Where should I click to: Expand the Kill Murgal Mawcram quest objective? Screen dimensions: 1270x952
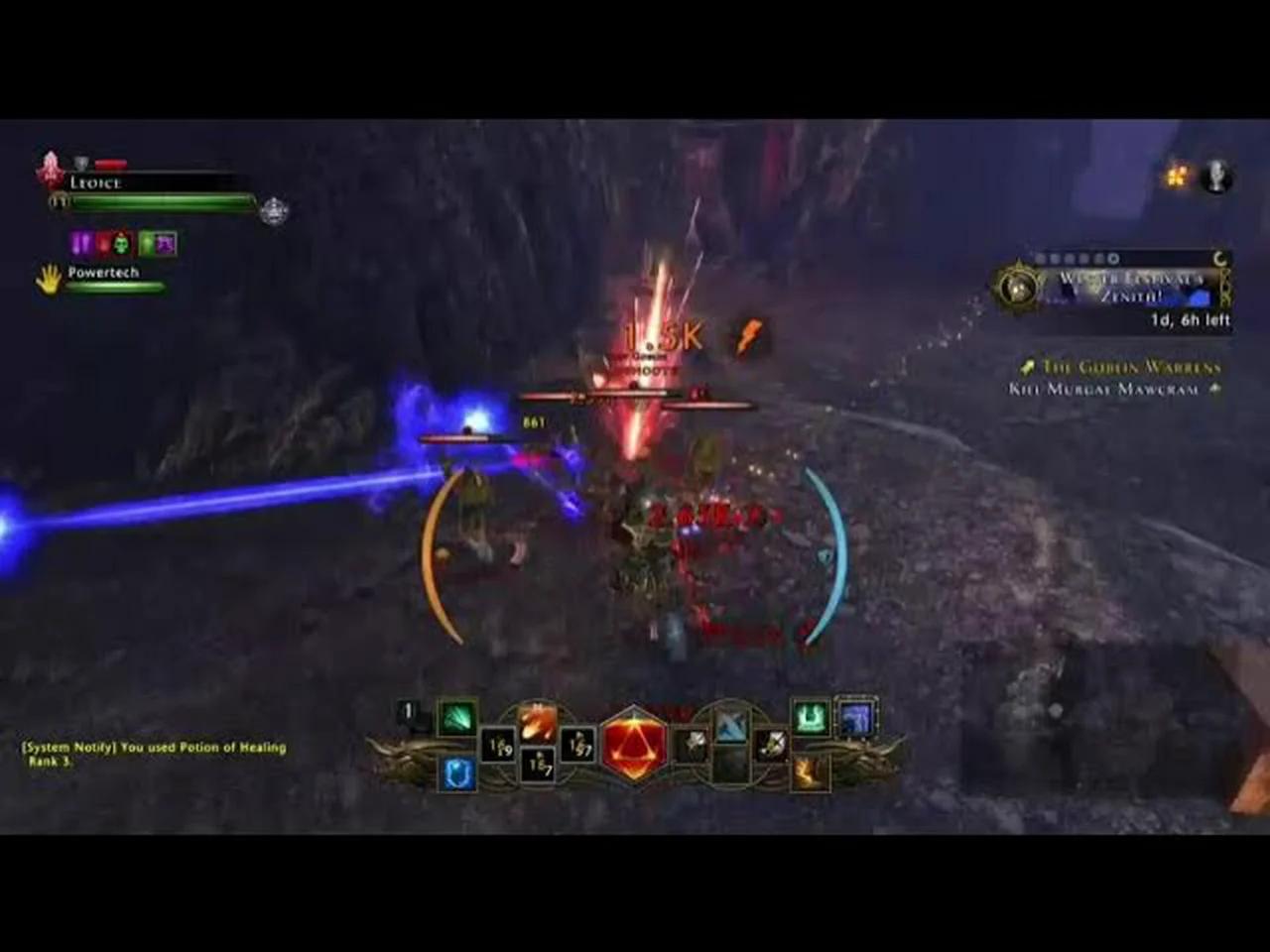click(1109, 389)
